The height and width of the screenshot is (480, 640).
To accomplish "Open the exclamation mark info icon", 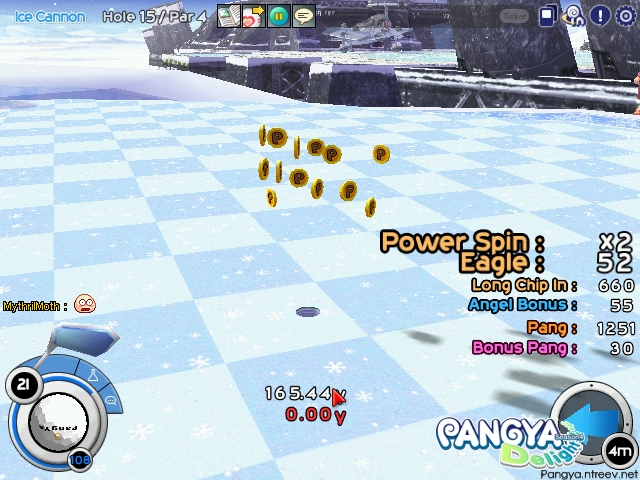I will point(600,16).
